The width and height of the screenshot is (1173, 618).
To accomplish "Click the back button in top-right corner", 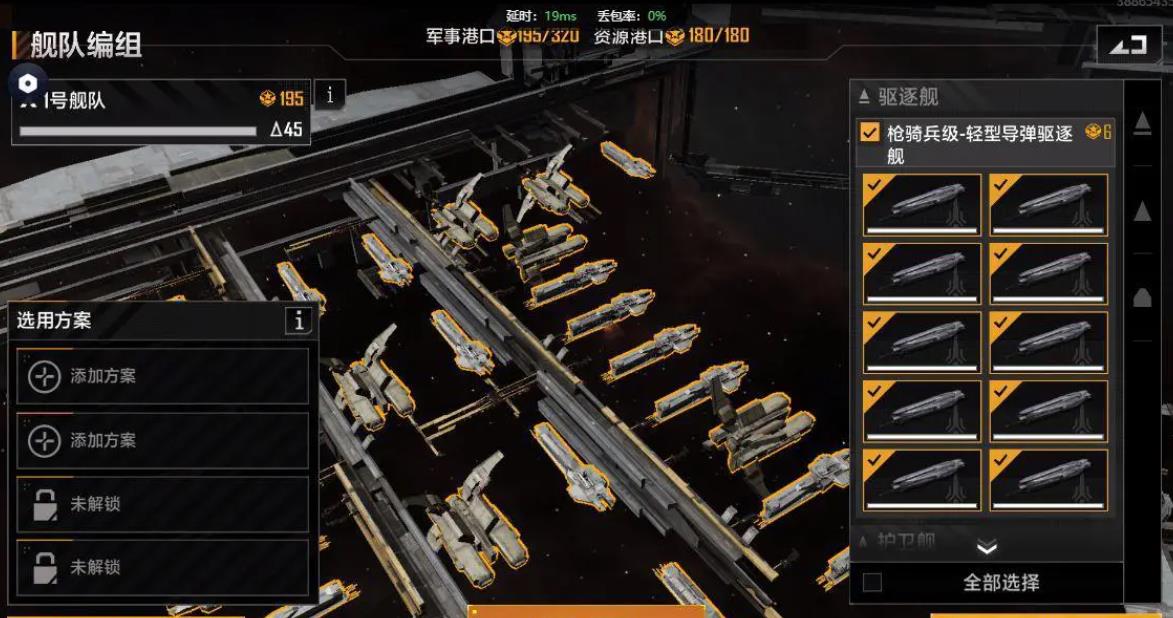I will [x=1128, y=45].
